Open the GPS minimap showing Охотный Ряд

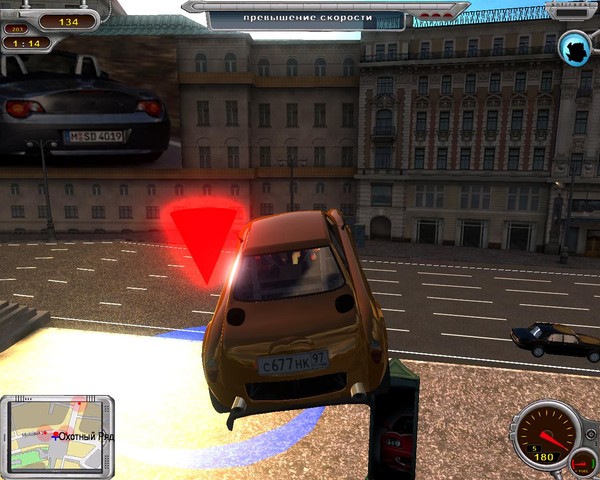[57, 433]
